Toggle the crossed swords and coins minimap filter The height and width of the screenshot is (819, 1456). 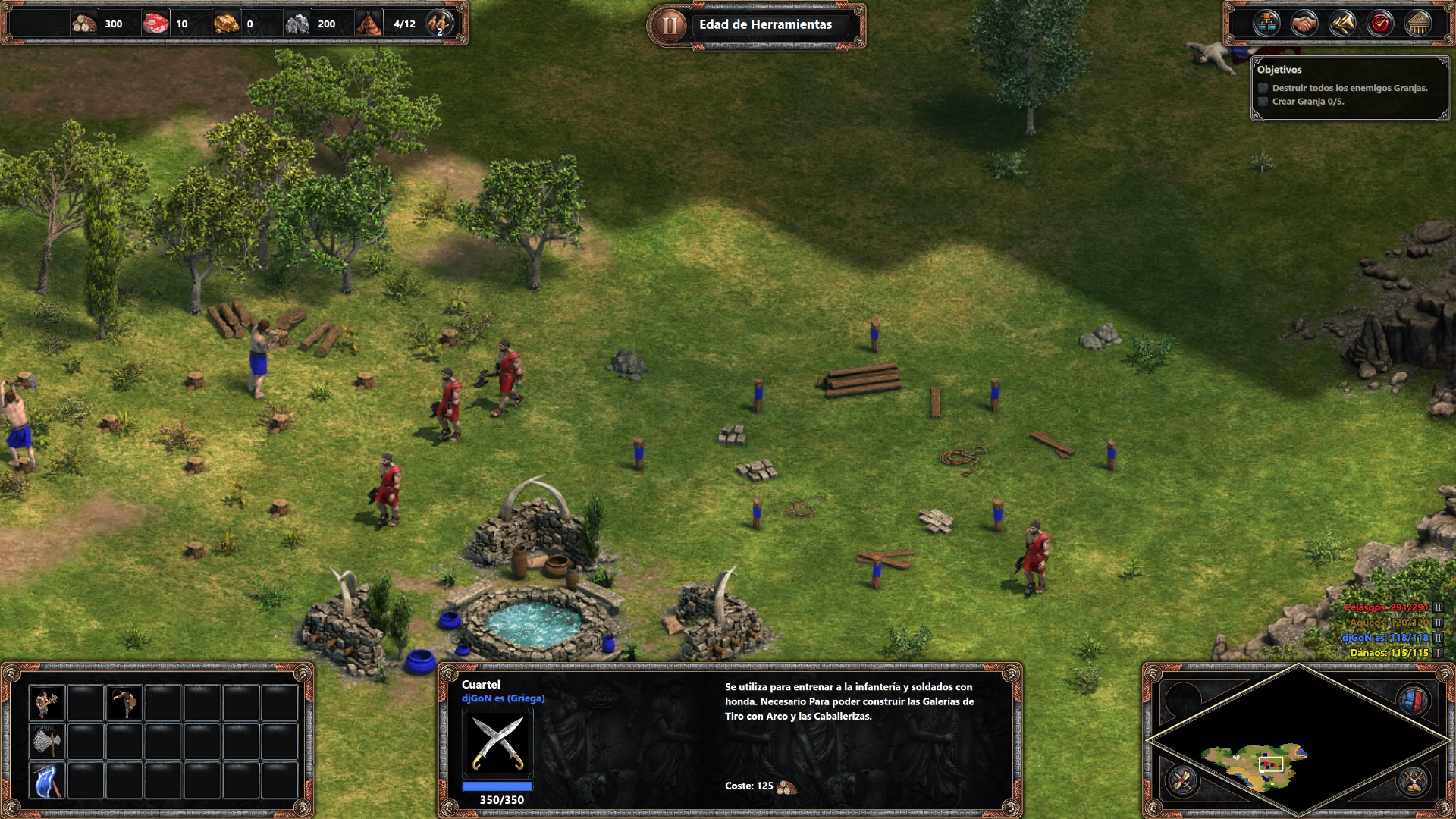tap(1413, 780)
